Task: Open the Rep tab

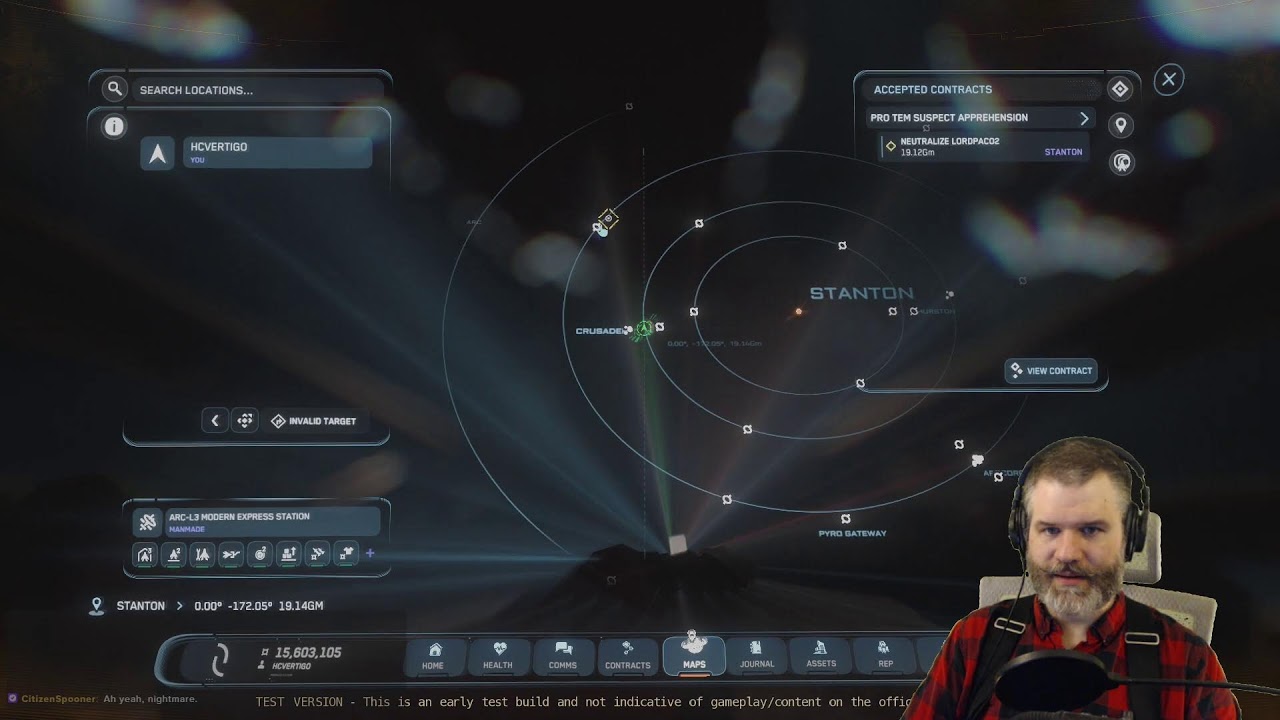Action: point(885,655)
